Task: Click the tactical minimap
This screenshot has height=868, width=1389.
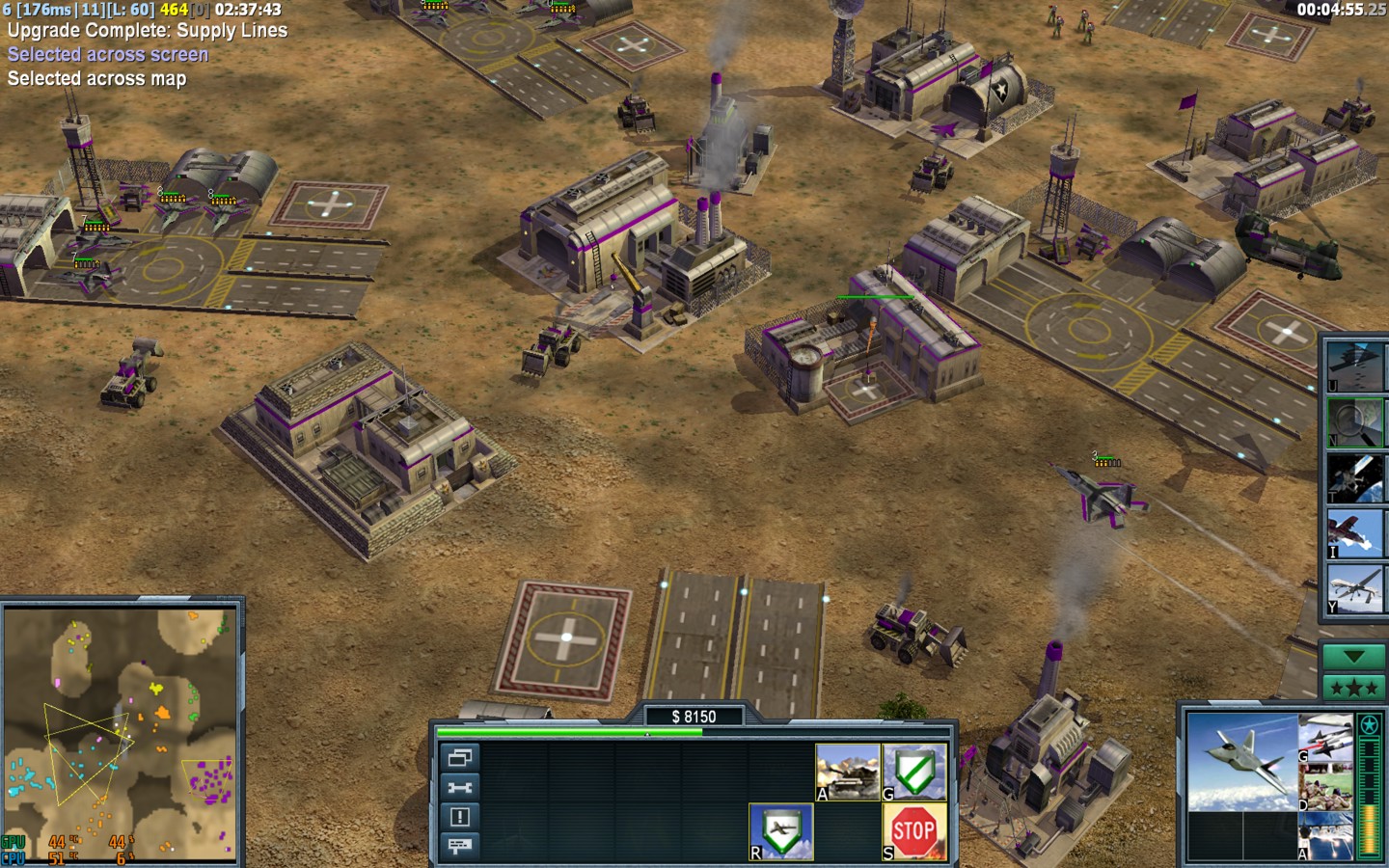Action: [121, 733]
